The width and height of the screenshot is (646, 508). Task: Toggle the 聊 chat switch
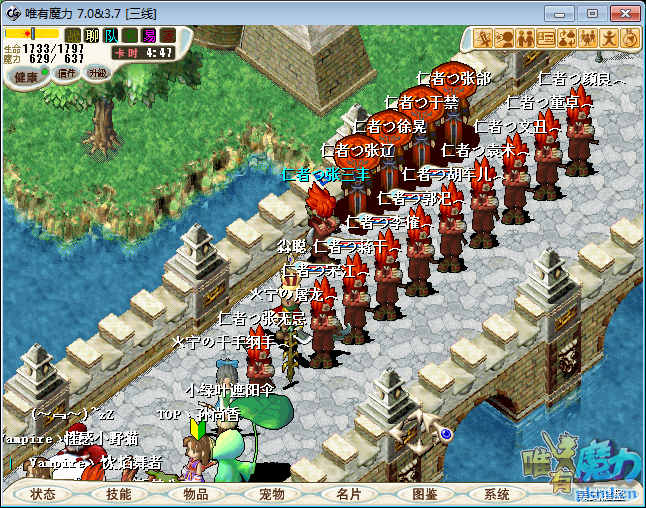pos(91,36)
